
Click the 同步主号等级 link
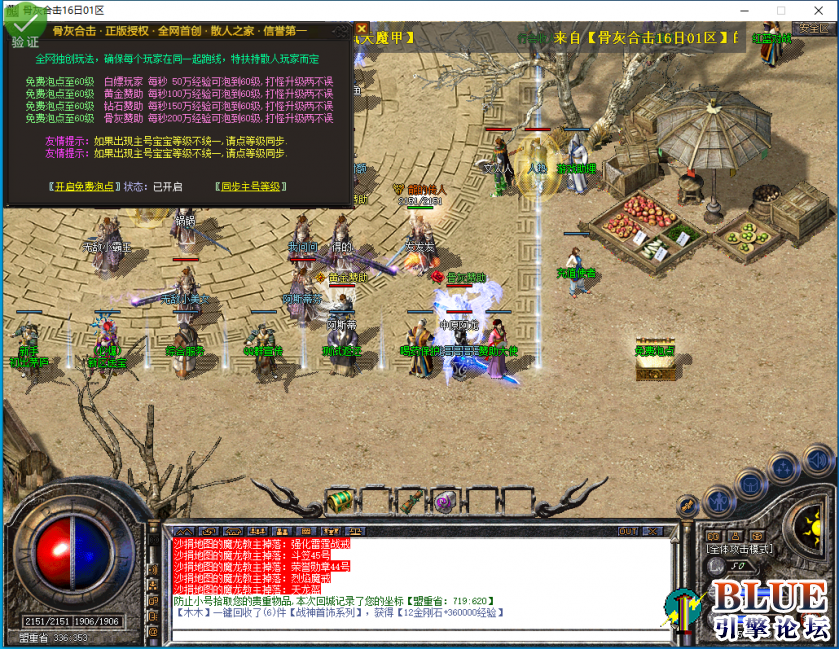click(251, 187)
